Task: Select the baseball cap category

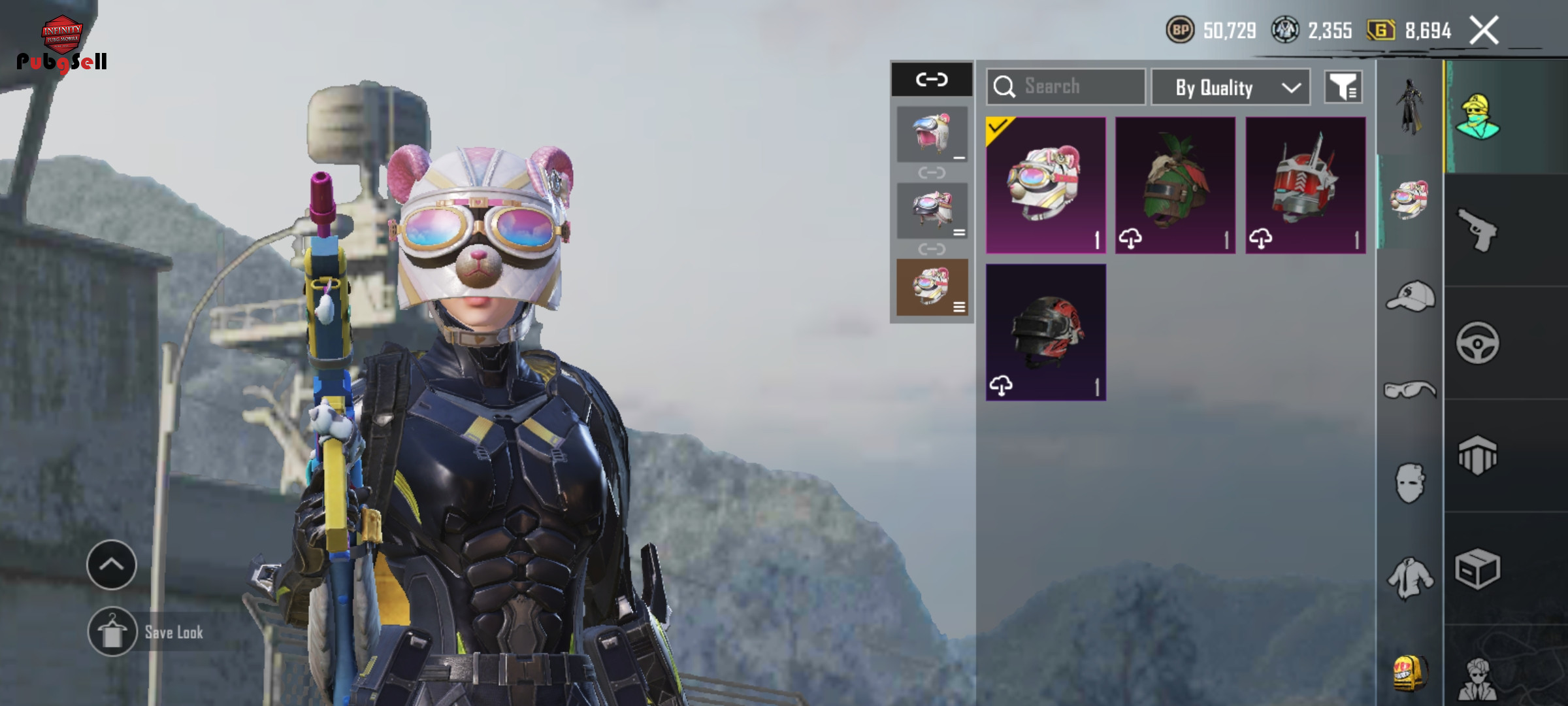Action: click(1410, 297)
